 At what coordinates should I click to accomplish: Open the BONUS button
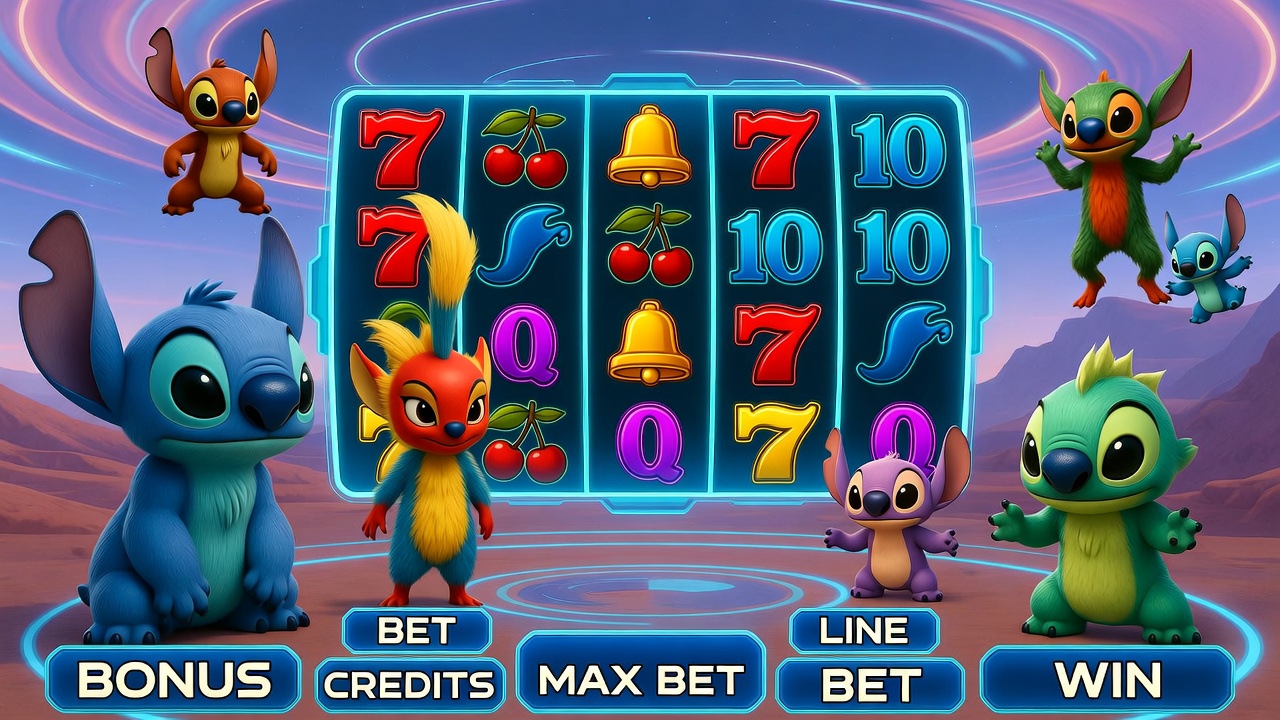click(x=174, y=680)
